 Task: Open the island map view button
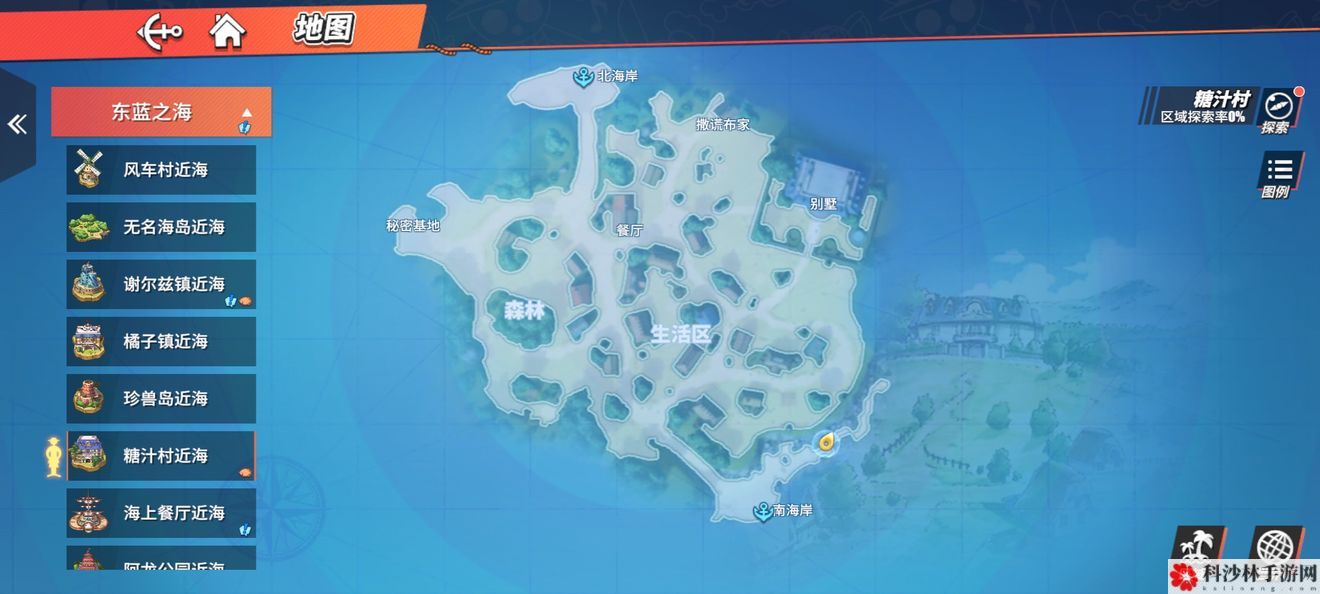[1197, 550]
